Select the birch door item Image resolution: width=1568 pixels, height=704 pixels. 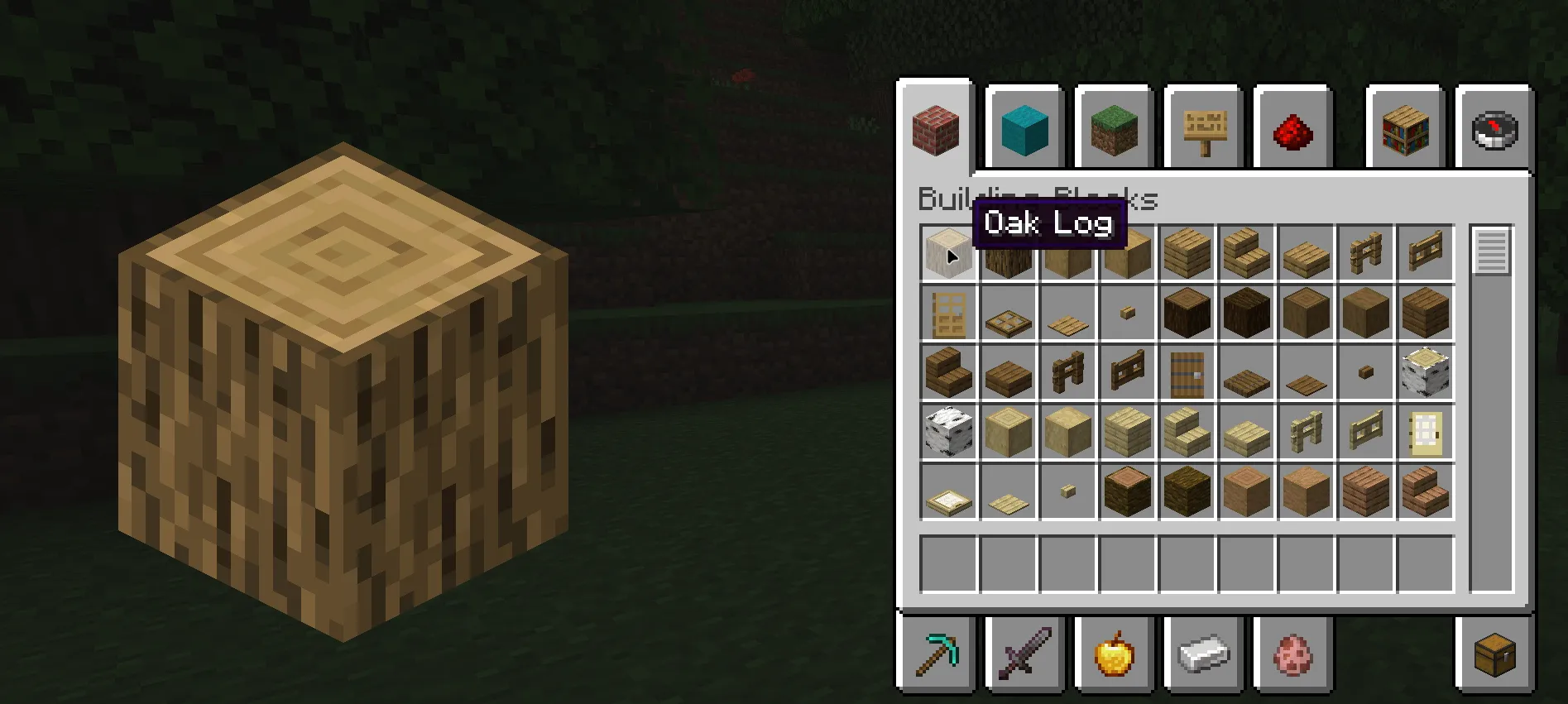(x=1426, y=433)
